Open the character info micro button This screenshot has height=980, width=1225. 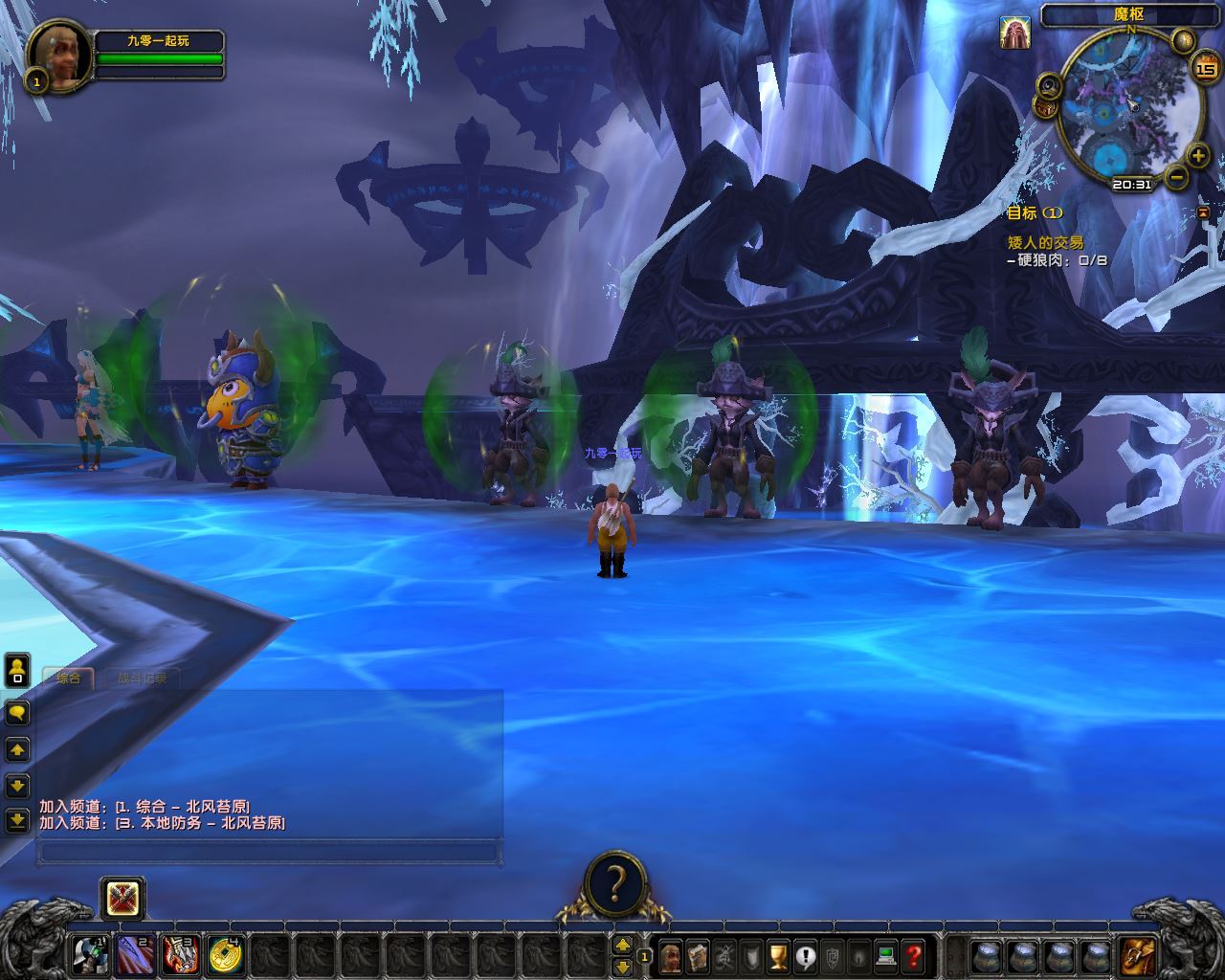tap(671, 955)
